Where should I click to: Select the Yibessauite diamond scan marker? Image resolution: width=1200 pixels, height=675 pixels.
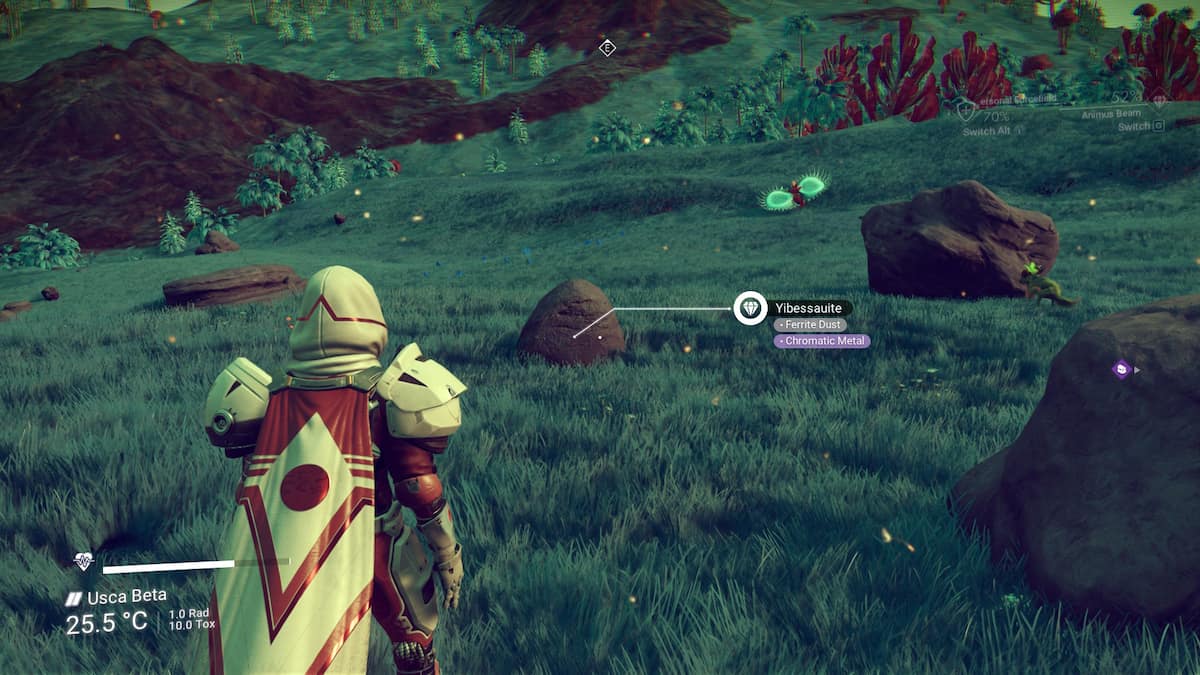coord(750,308)
